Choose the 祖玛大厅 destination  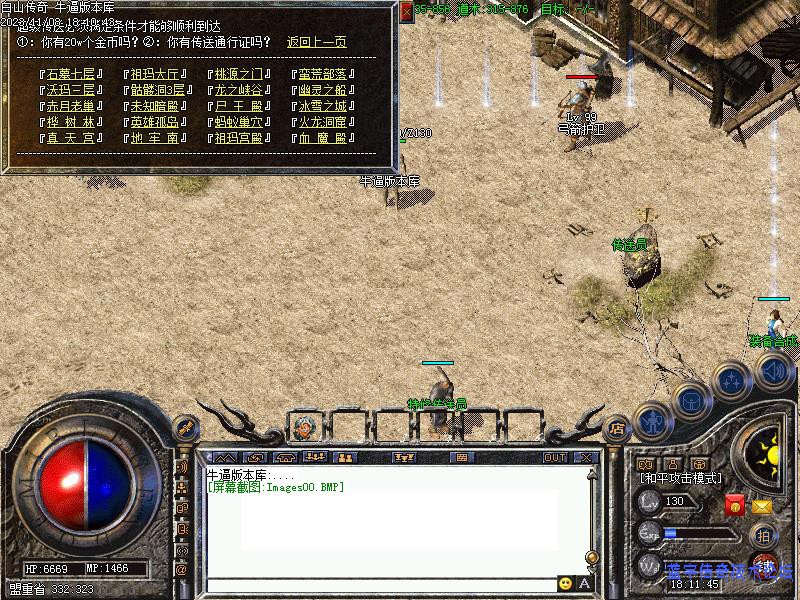[x=155, y=74]
